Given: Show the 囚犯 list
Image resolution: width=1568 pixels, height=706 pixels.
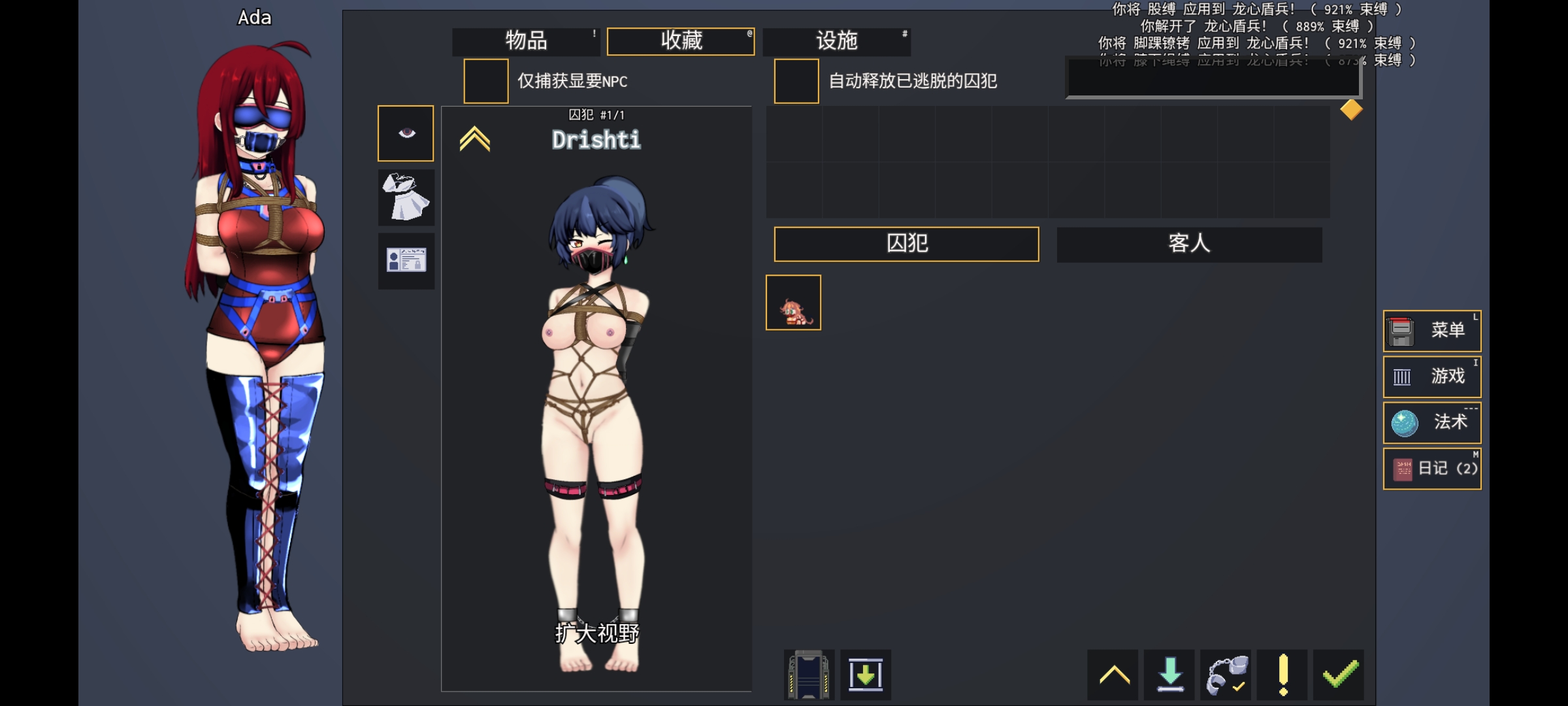Looking at the screenshot, I should coord(906,244).
